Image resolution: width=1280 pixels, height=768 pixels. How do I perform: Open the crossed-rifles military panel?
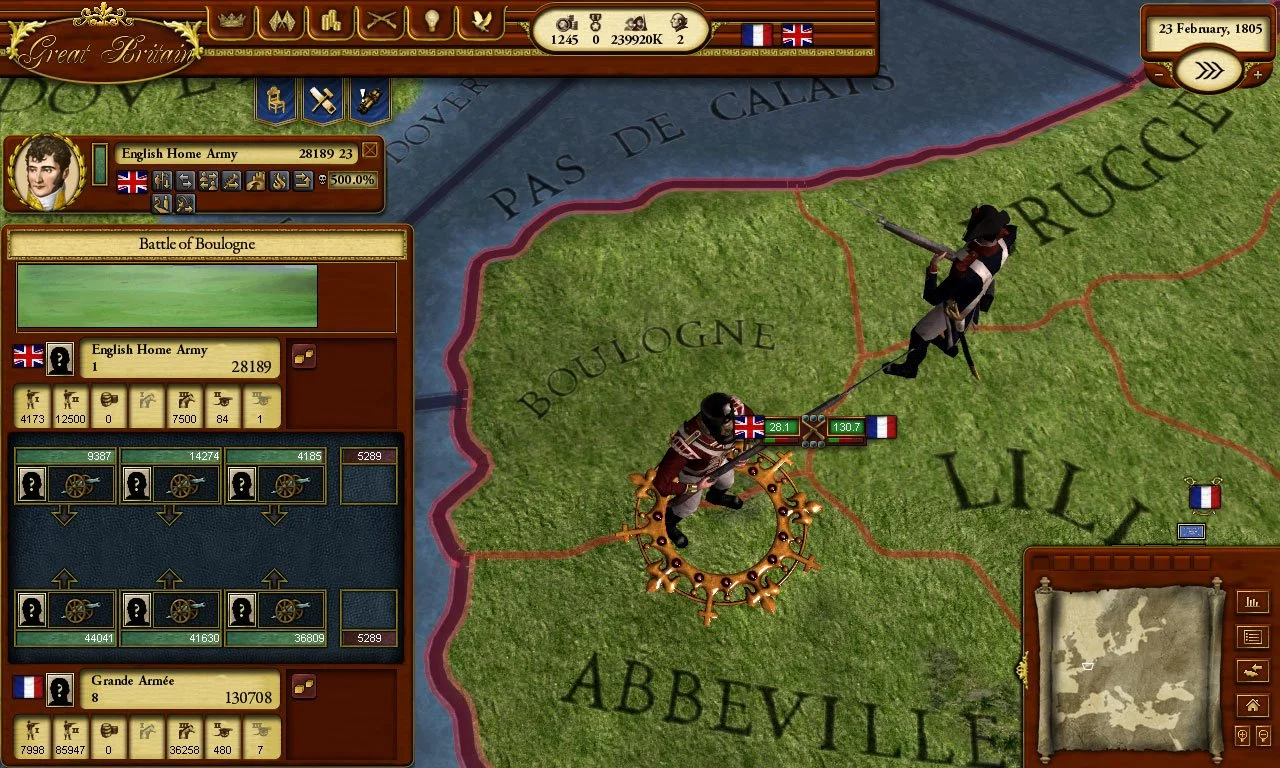(380, 22)
